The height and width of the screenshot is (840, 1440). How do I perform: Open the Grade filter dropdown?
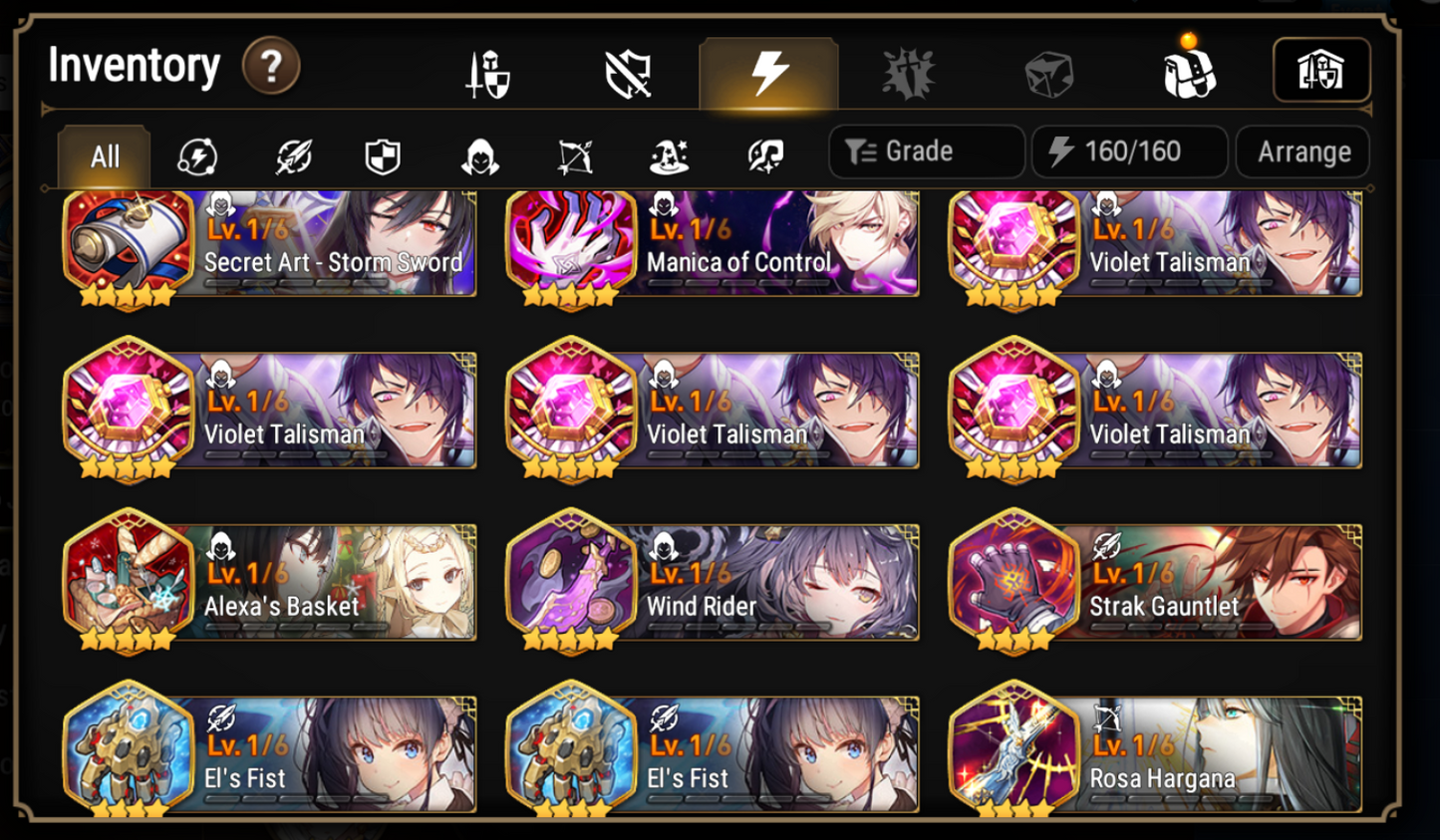(x=925, y=151)
